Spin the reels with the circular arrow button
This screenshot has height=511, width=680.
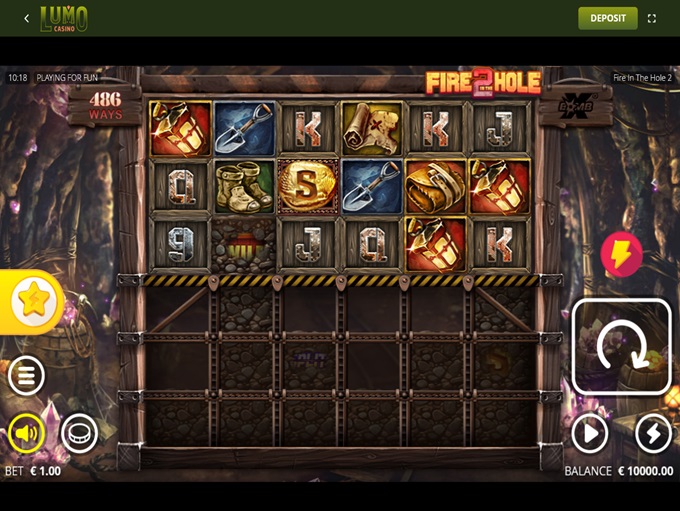(621, 346)
